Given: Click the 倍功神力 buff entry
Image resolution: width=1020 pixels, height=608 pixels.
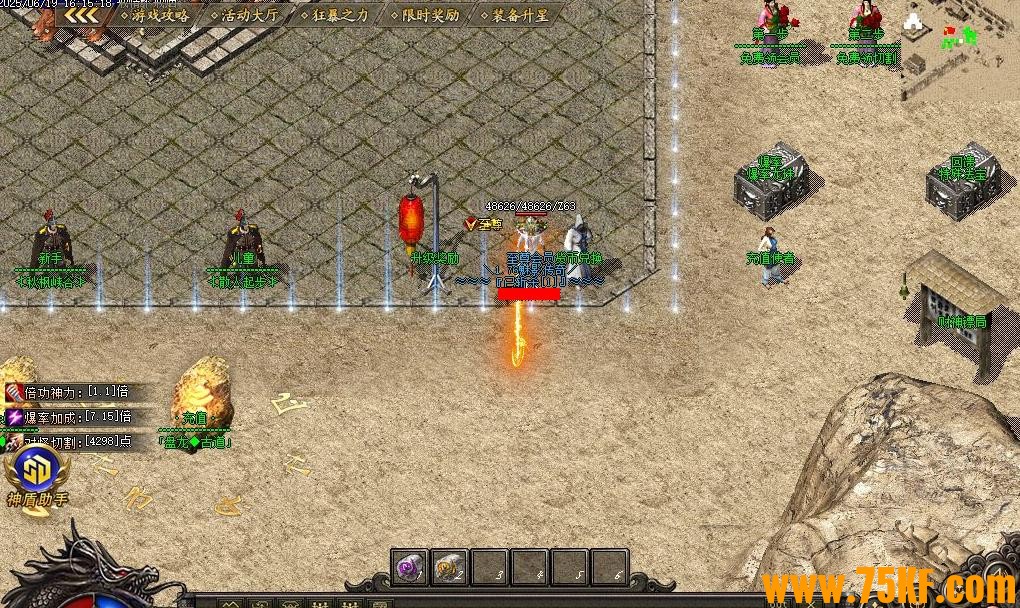Looking at the screenshot, I should [x=68, y=392].
